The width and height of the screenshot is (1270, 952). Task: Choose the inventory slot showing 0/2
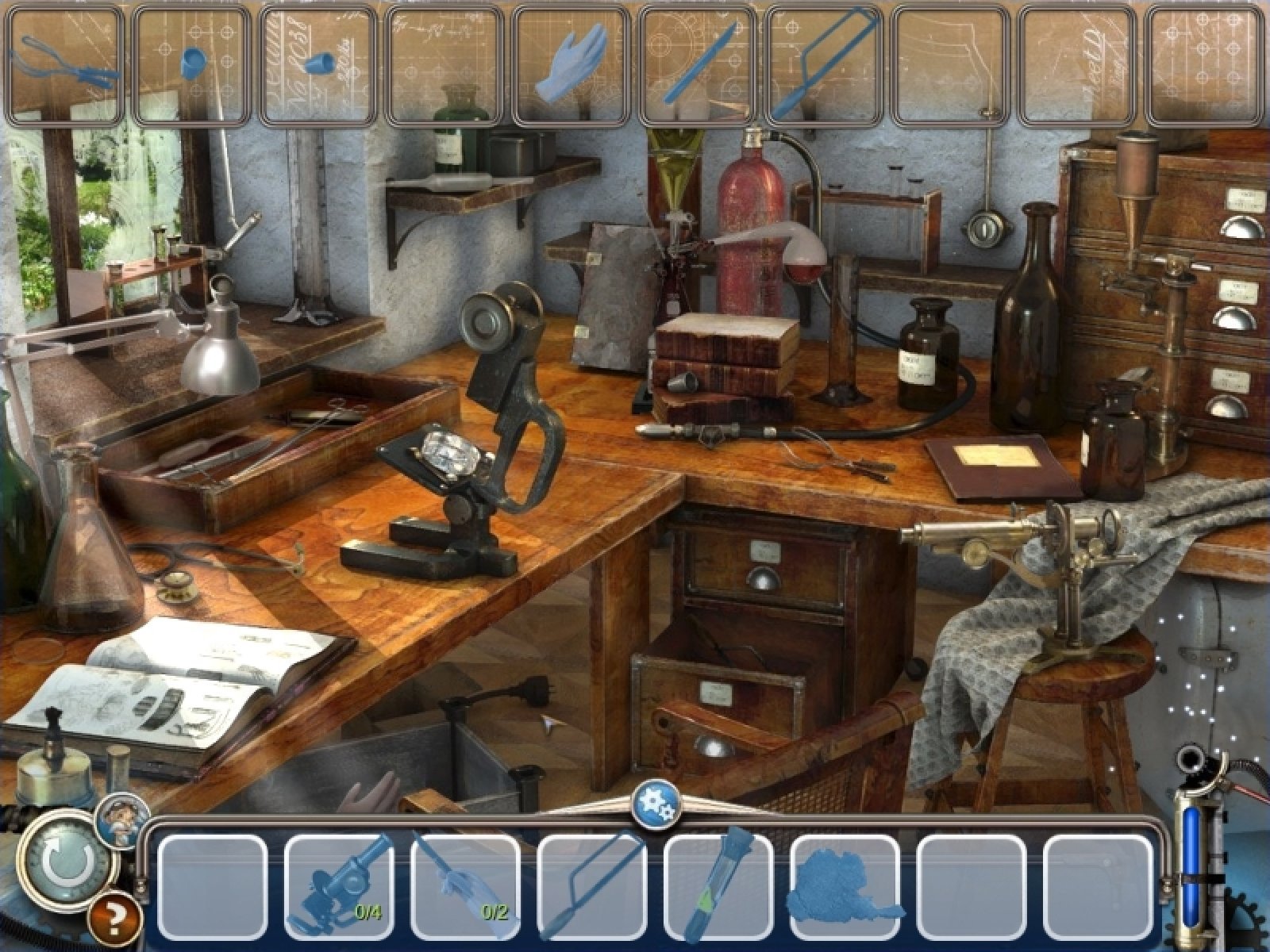(466, 888)
